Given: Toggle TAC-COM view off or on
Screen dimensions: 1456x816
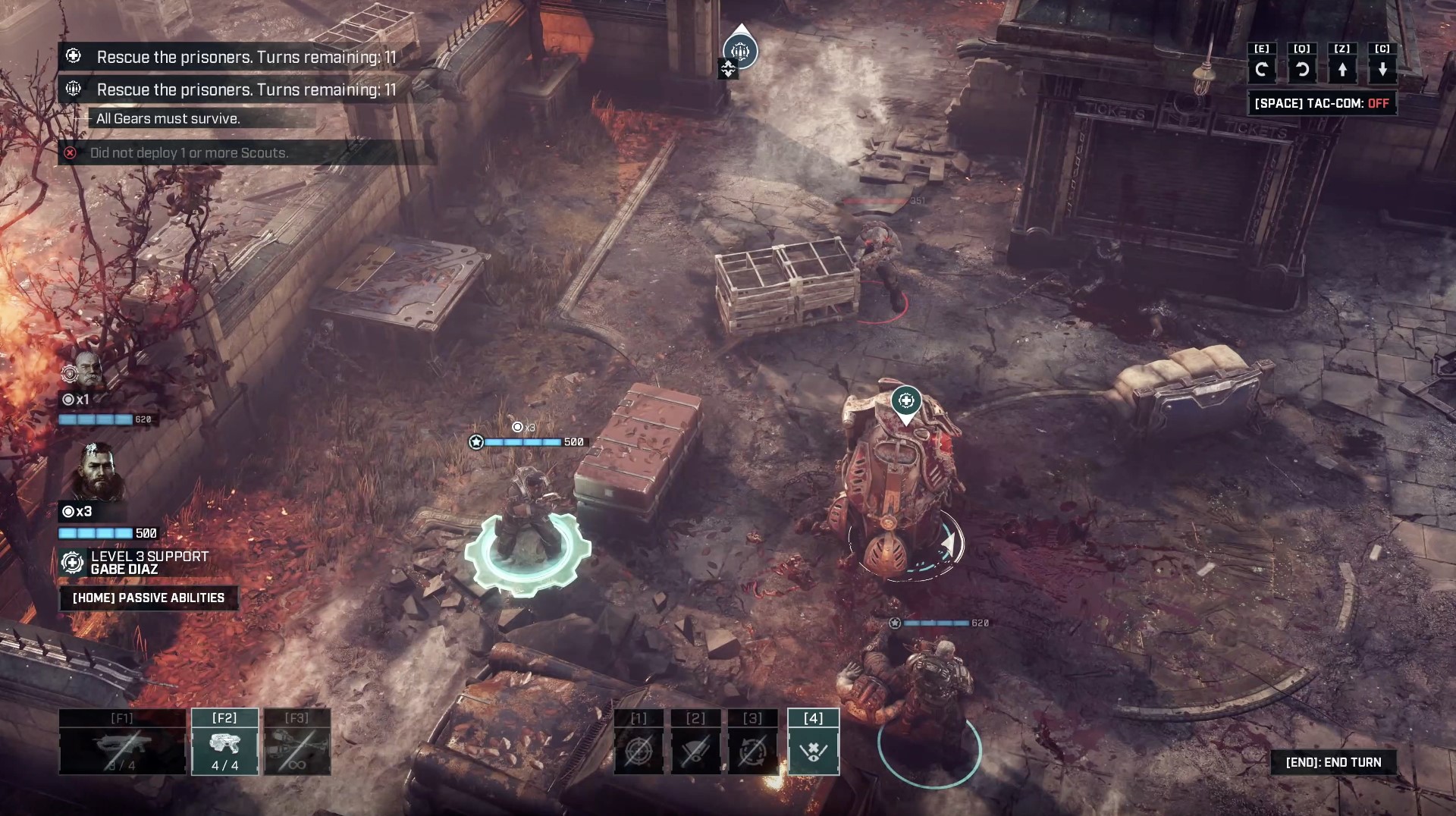Looking at the screenshot, I should (1321, 103).
